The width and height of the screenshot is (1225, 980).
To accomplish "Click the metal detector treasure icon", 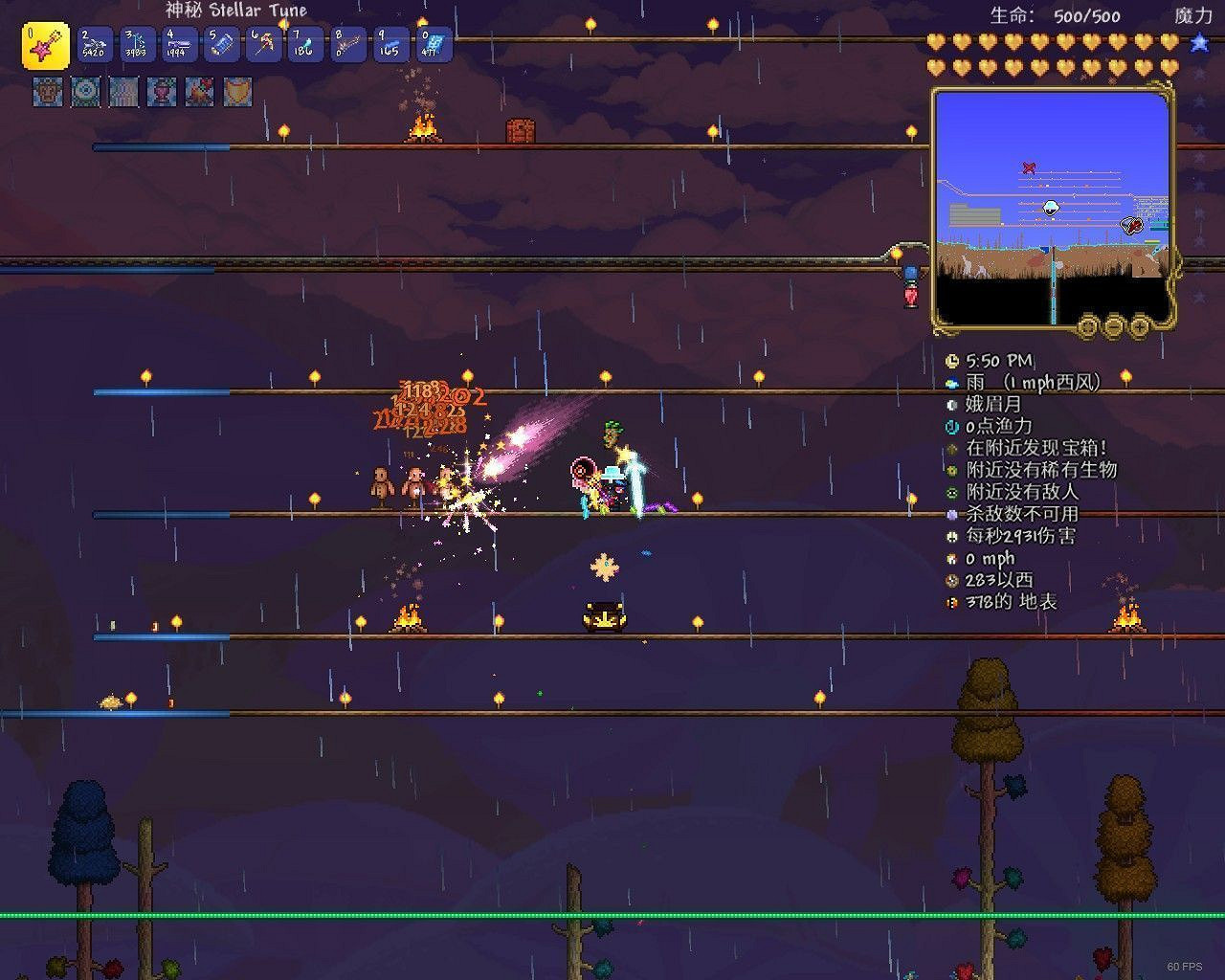I will point(950,448).
